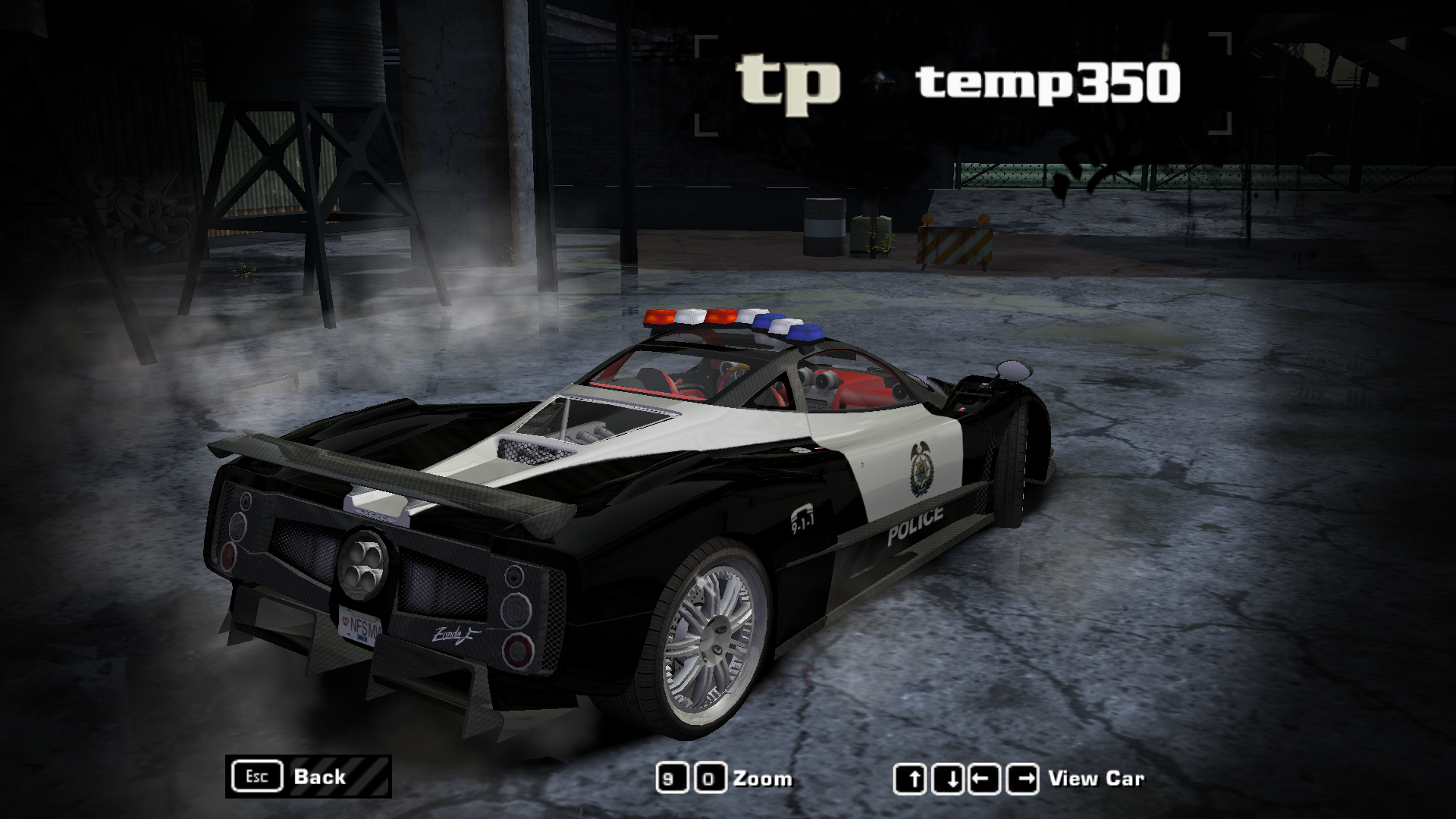Viewport: 1456px width, 819px height.
Task: Toggle the POLICE door decal
Action: pos(915,522)
